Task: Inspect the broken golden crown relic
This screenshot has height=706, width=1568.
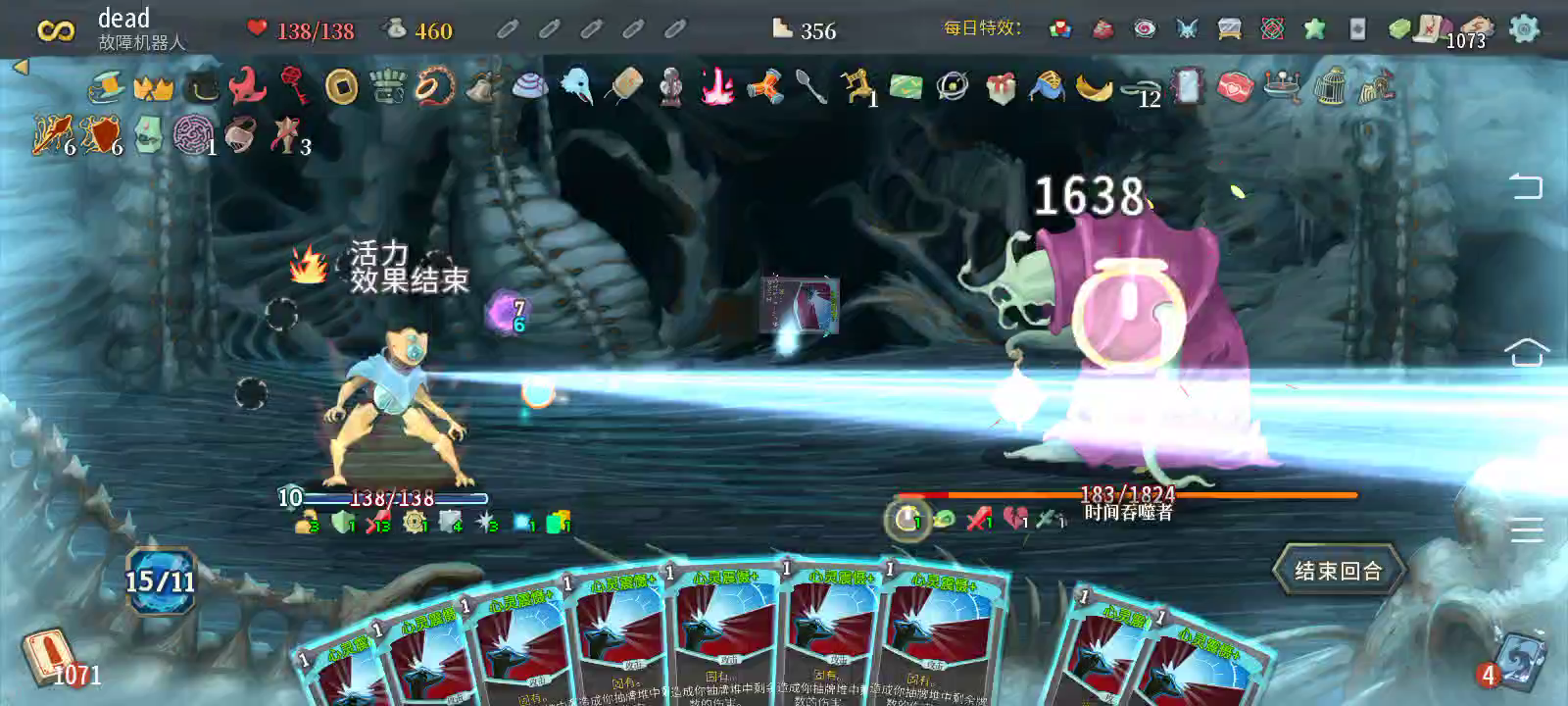Action: 153,87
